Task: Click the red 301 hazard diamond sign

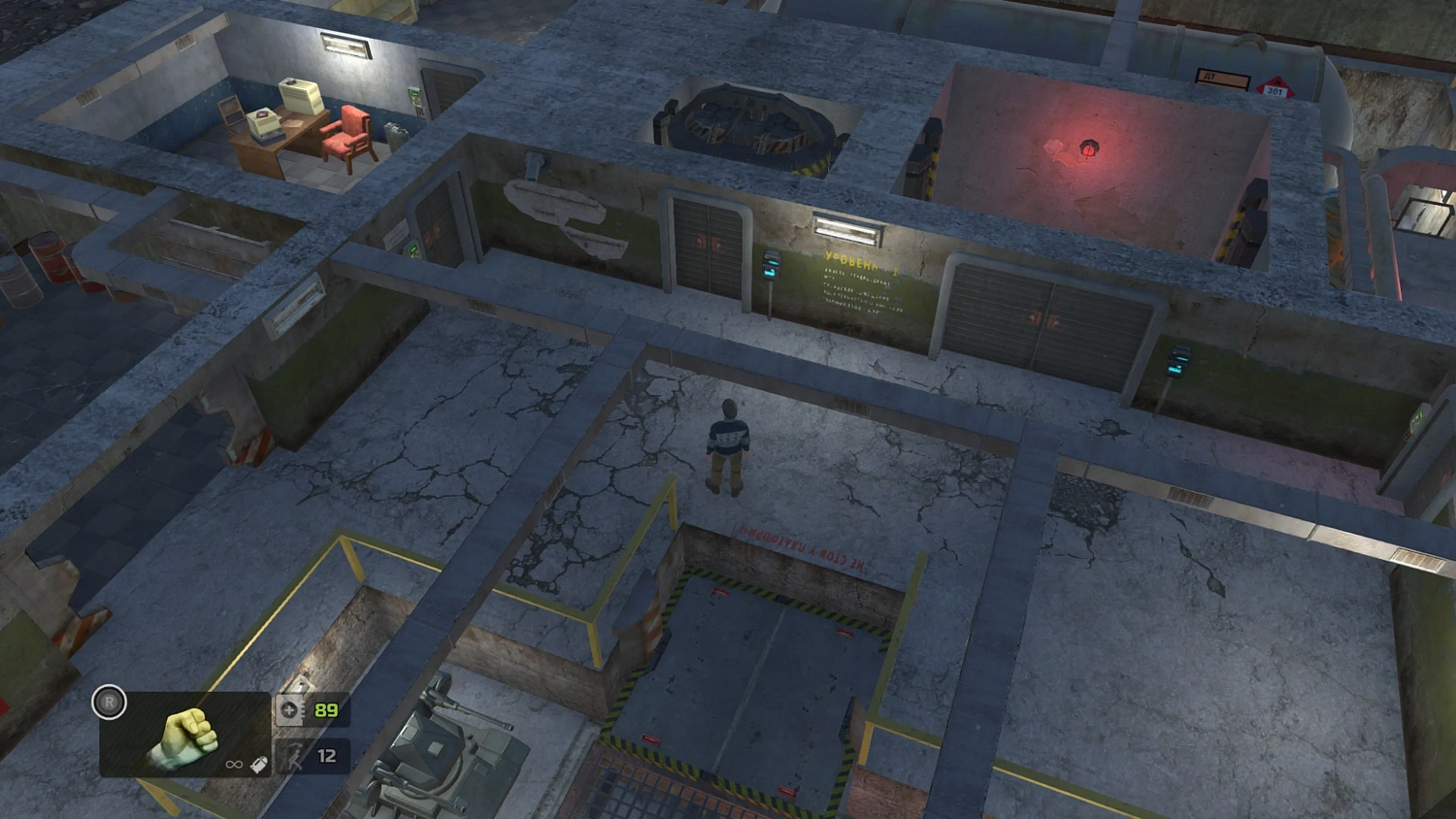Action: [1277, 87]
